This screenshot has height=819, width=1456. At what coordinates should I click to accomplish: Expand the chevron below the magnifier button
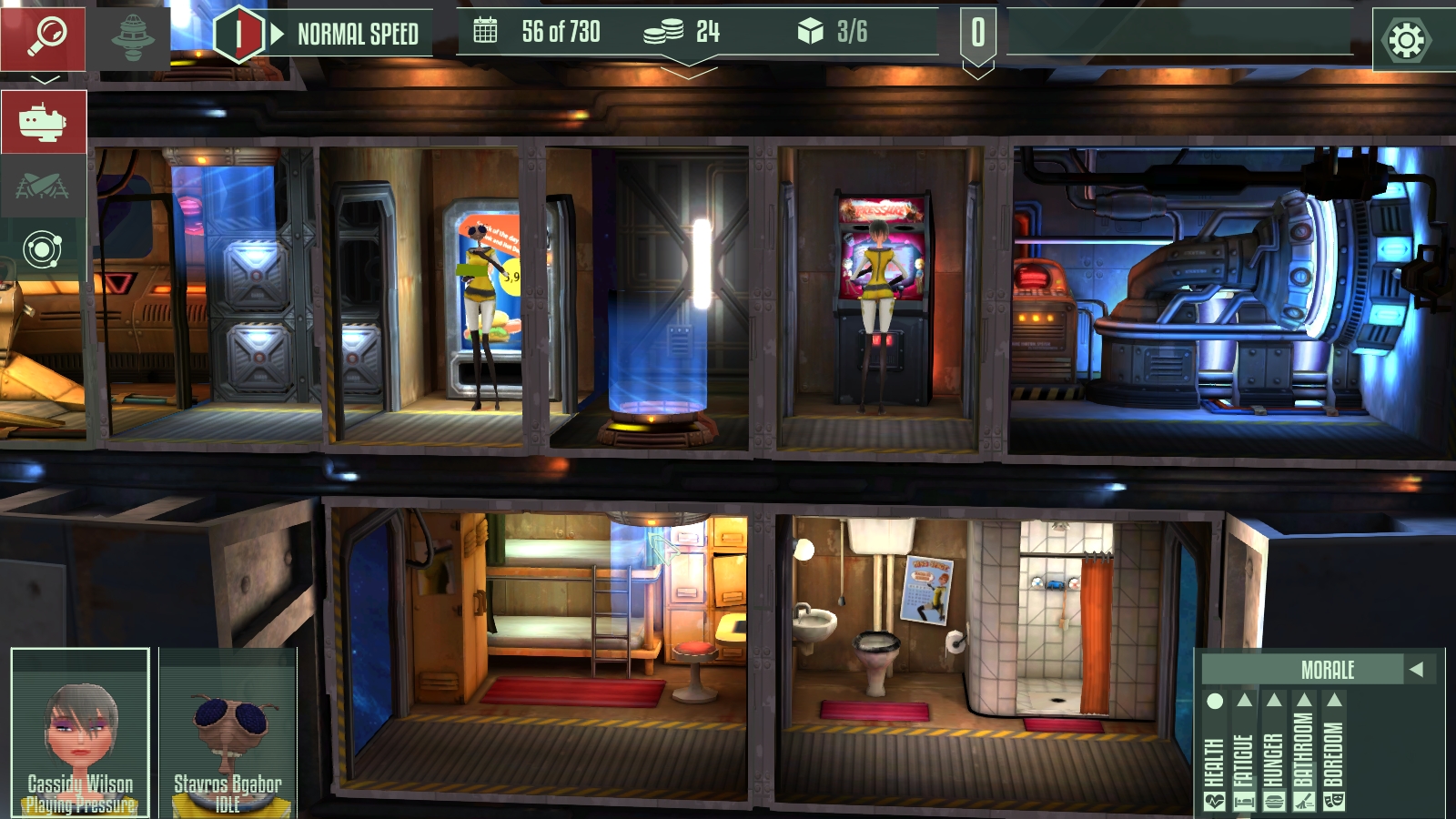click(x=45, y=80)
